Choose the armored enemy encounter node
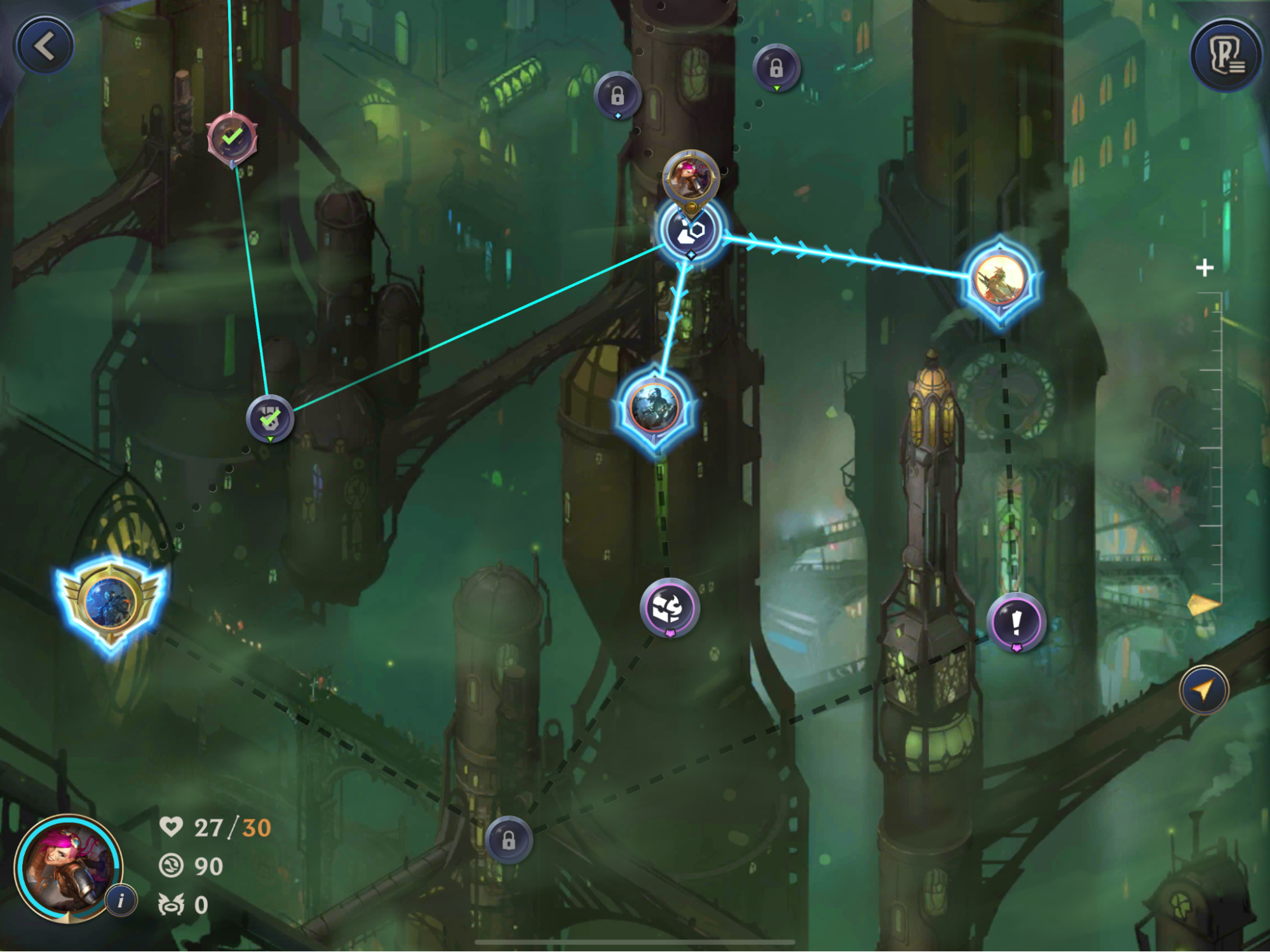This screenshot has width=1270, height=952. coord(654,408)
